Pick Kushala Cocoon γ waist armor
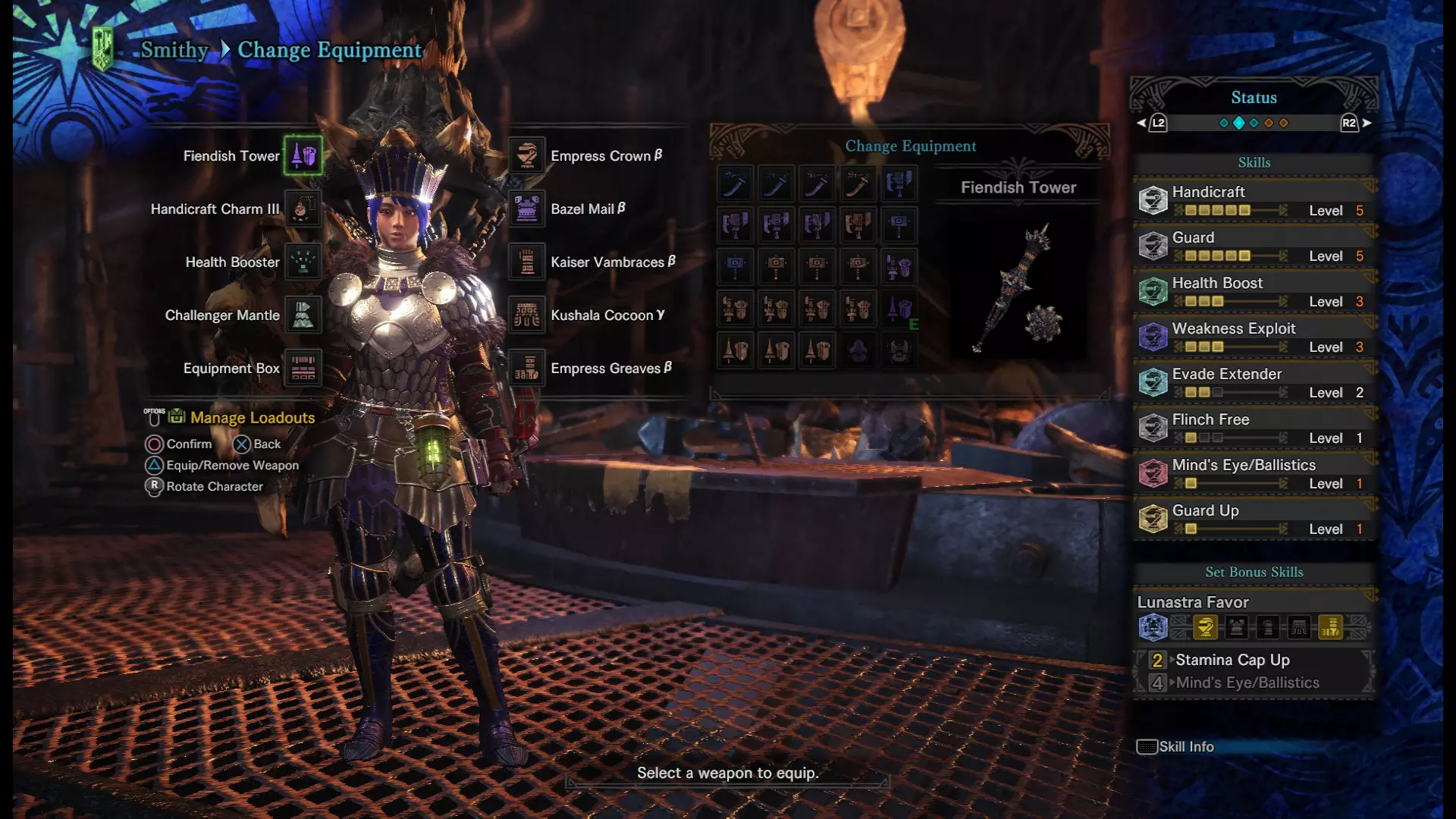The image size is (1456, 819). tap(527, 315)
